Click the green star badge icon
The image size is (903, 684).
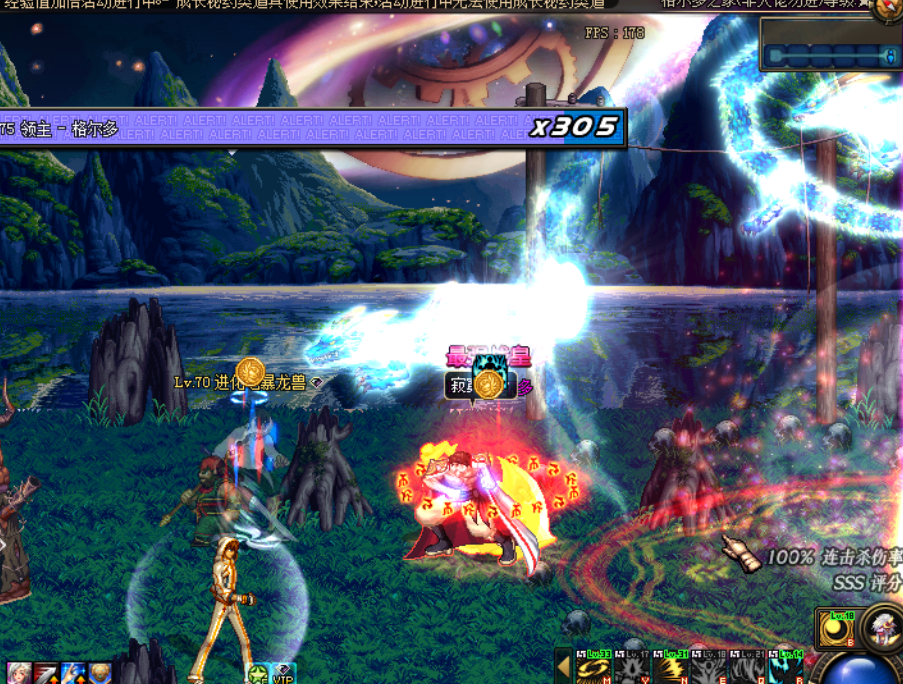(x=258, y=673)
